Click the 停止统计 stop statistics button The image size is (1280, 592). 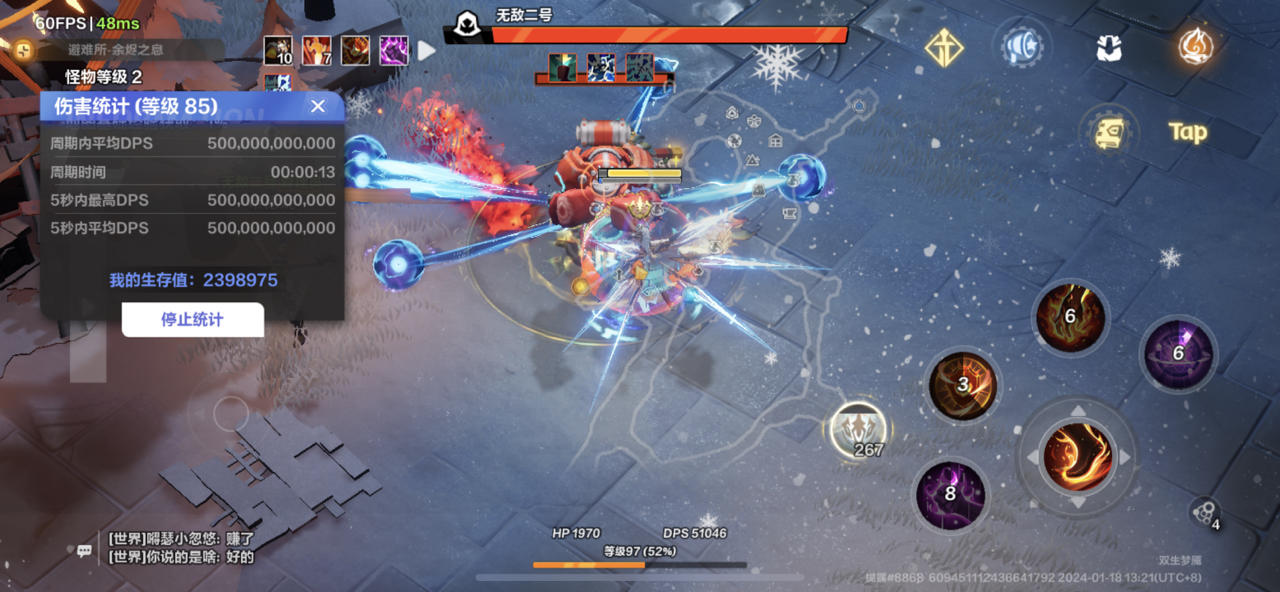coord(192,320)
